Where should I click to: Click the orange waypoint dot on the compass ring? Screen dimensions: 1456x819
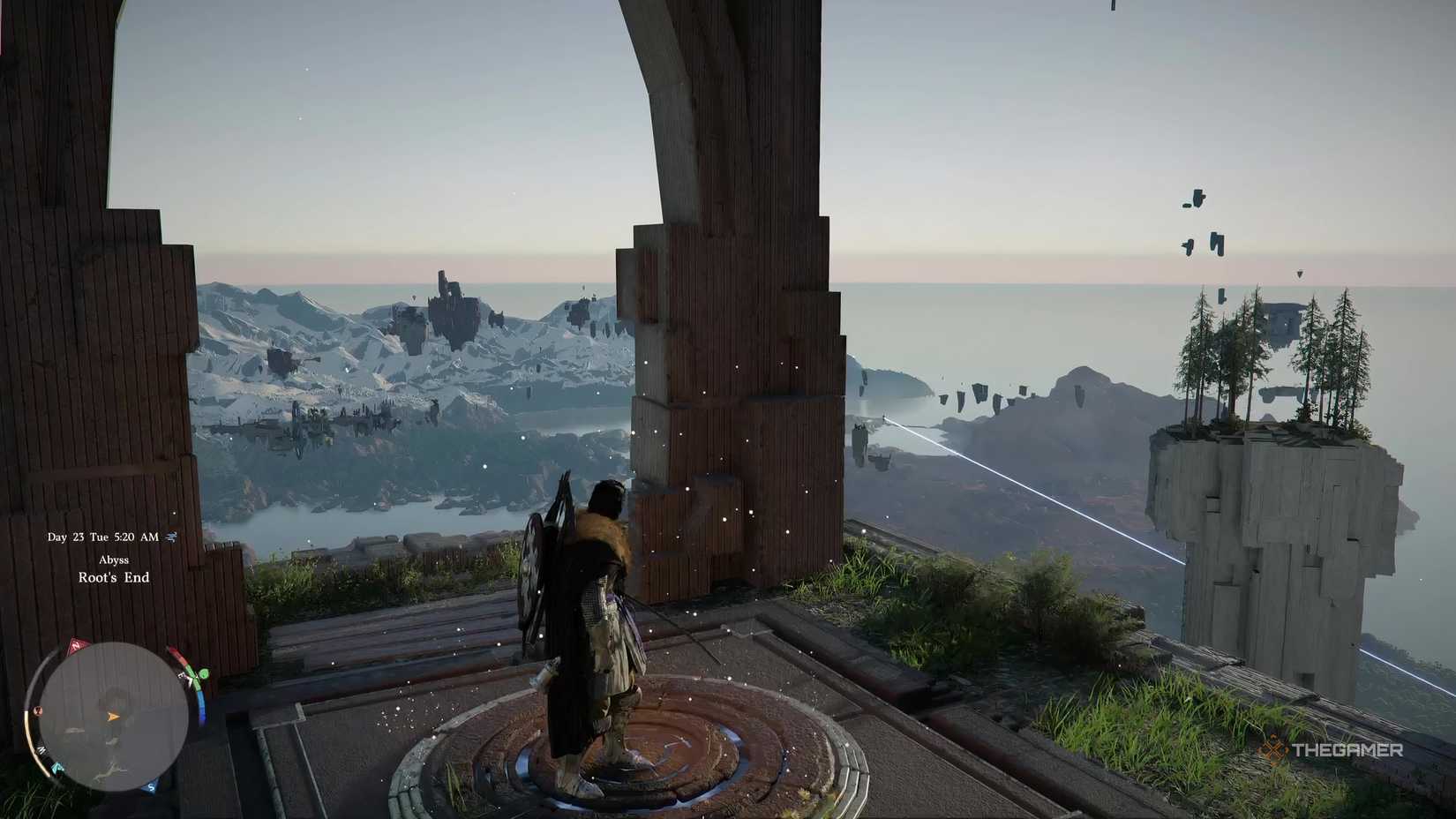tap(37, 711)
